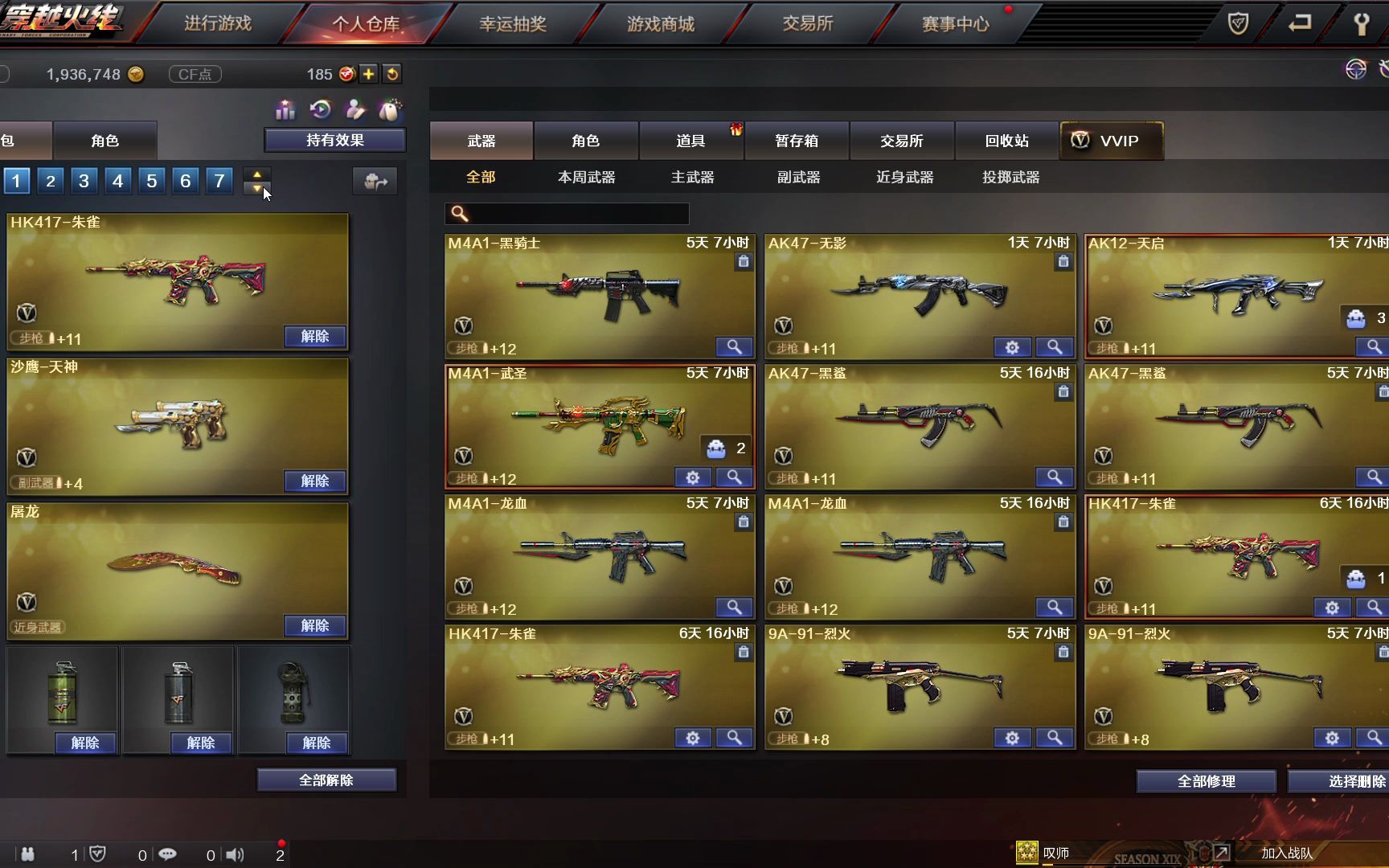This screenshot has width=1389, height=868.
Task: Click the yellow plus to recharge CF points
Action: (368, 74)
